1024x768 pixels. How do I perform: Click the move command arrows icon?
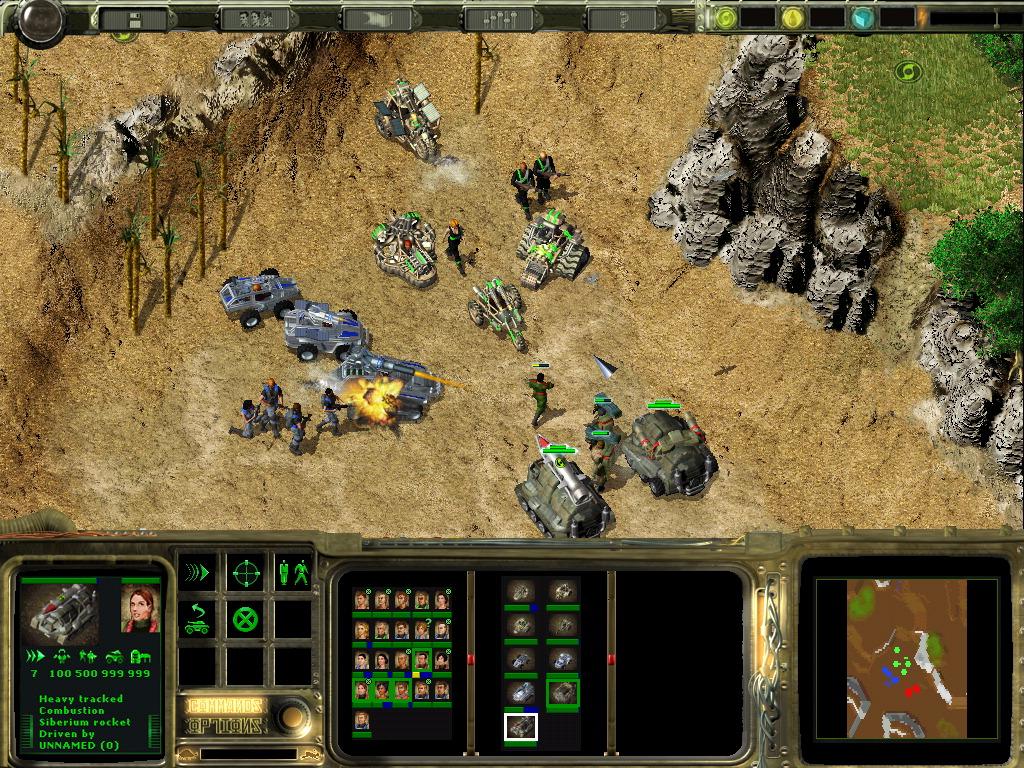pyautogui.click(x=197, y=573)
